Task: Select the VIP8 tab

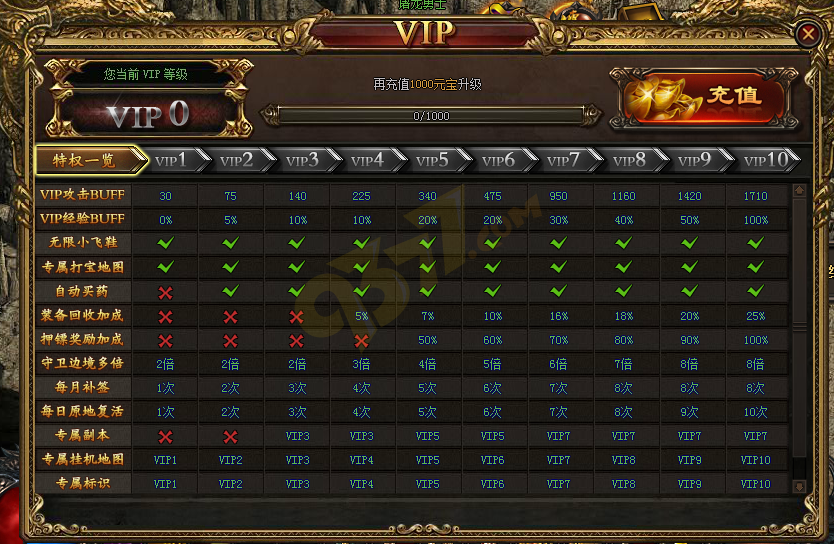Action: (x=629, y=160)
